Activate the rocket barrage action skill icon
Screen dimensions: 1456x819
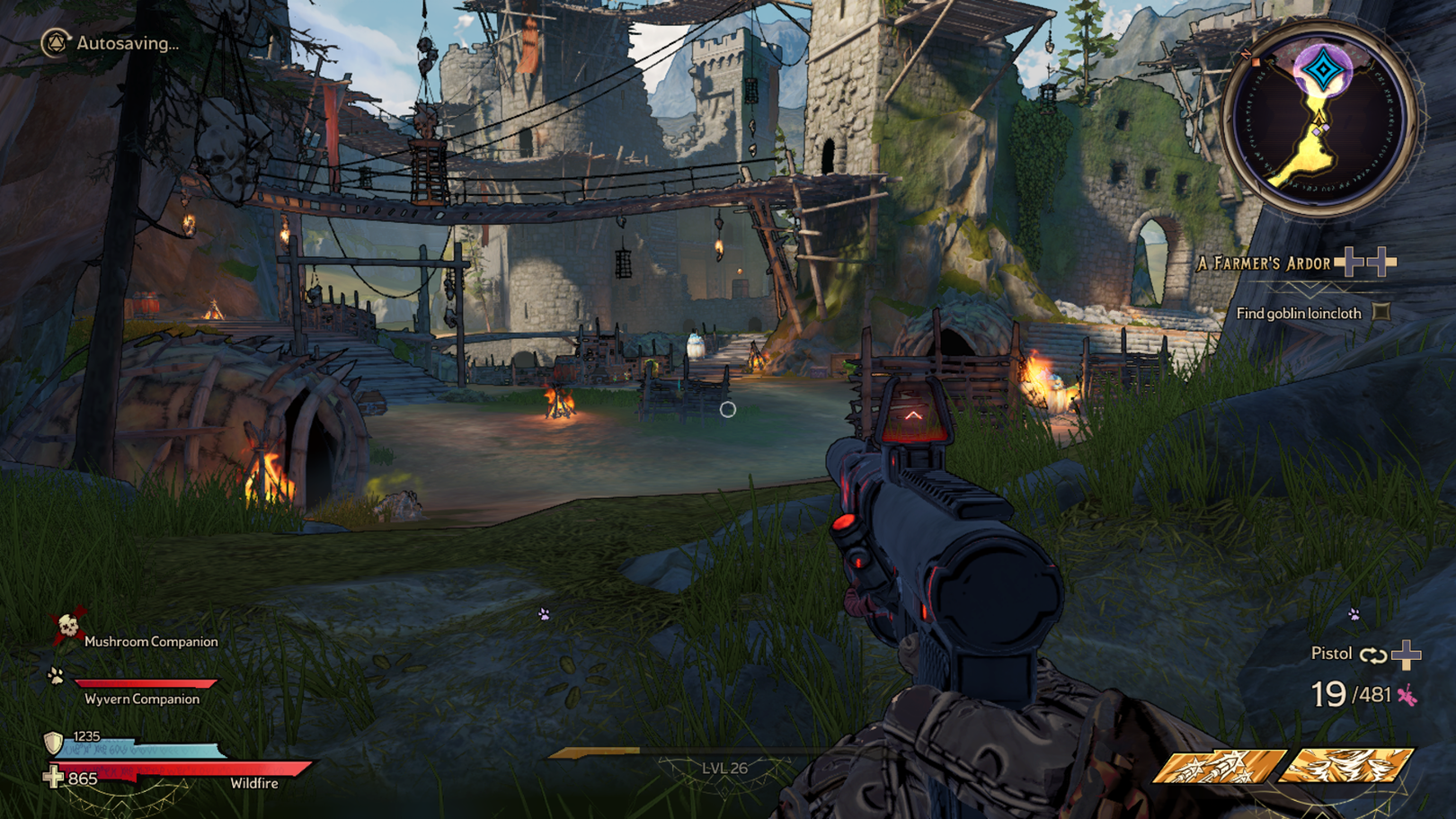pyautogui.click(x=1218, y=766)
